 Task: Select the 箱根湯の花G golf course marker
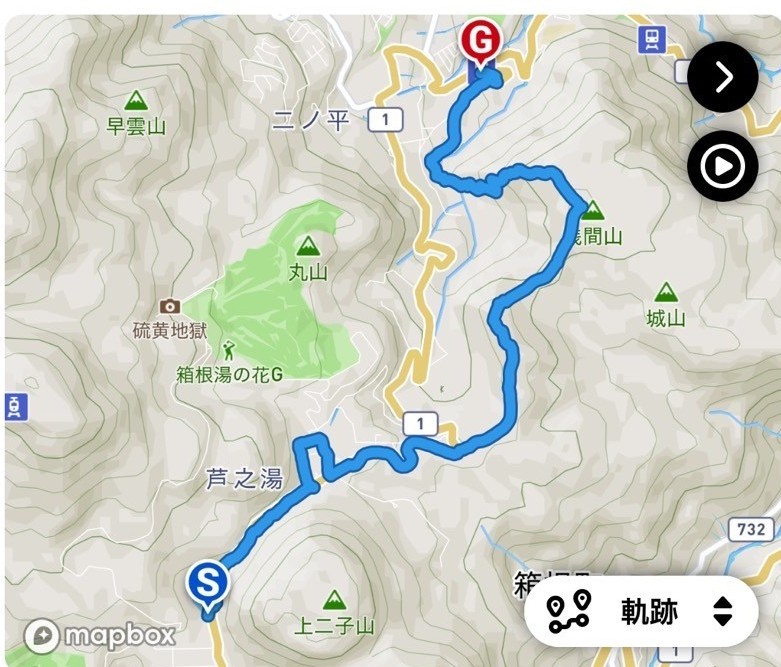coord(230,350)
